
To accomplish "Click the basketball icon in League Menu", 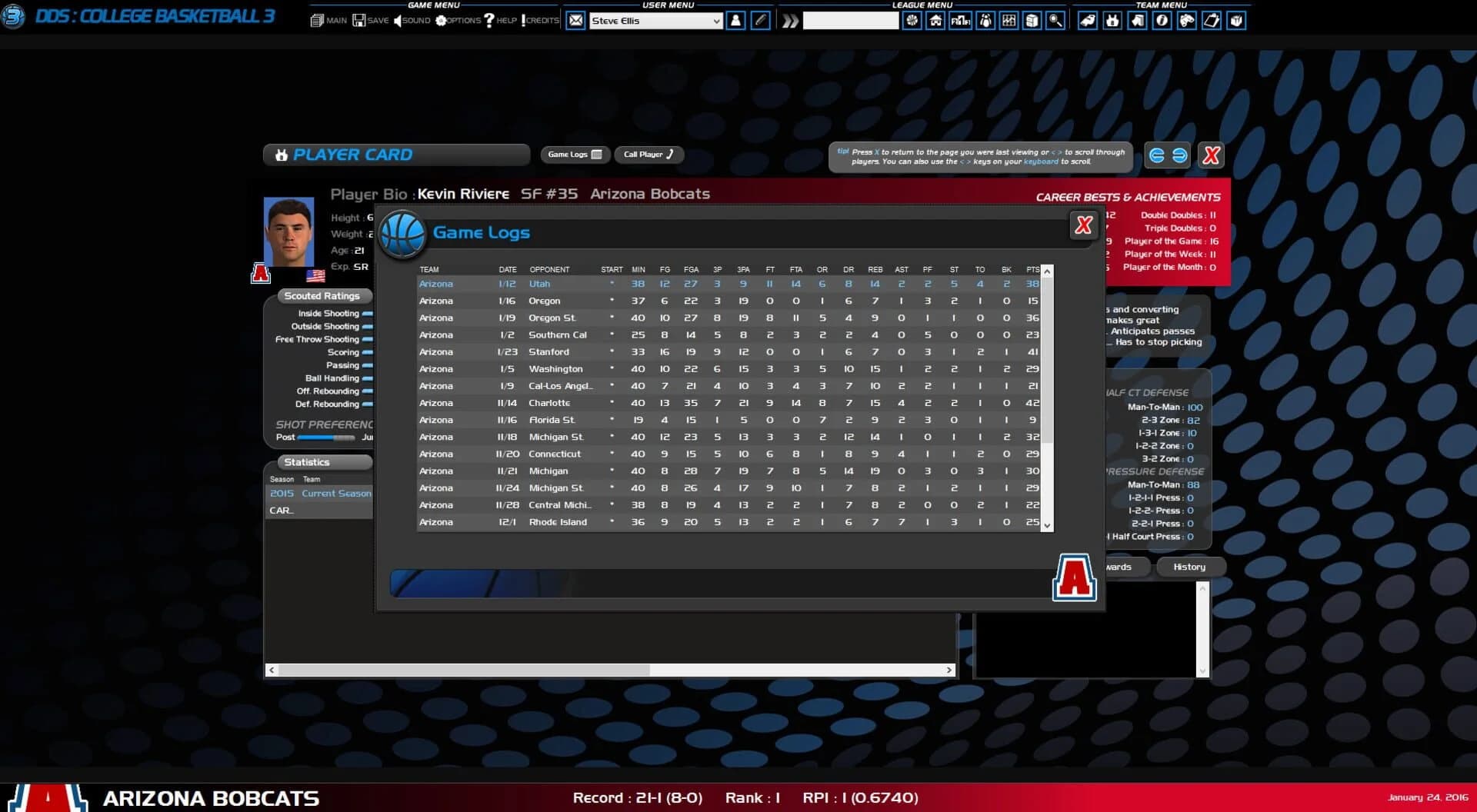I will point(912,21).
